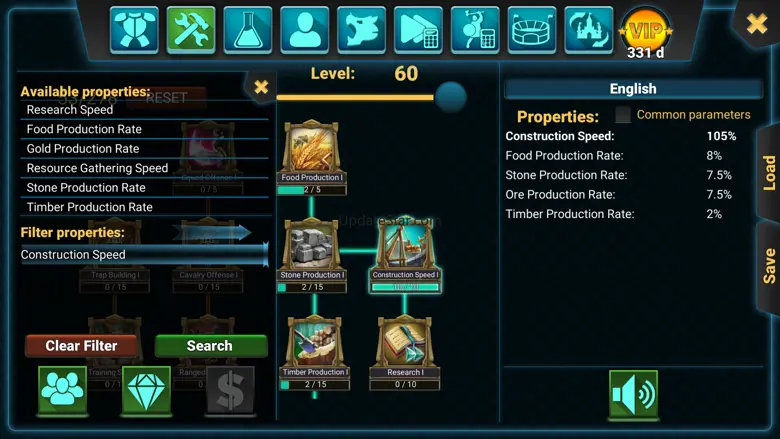The width and height of the screenshot is (780, 439).
Task: Clear the property filter
Action: click(x=81, y=346)
